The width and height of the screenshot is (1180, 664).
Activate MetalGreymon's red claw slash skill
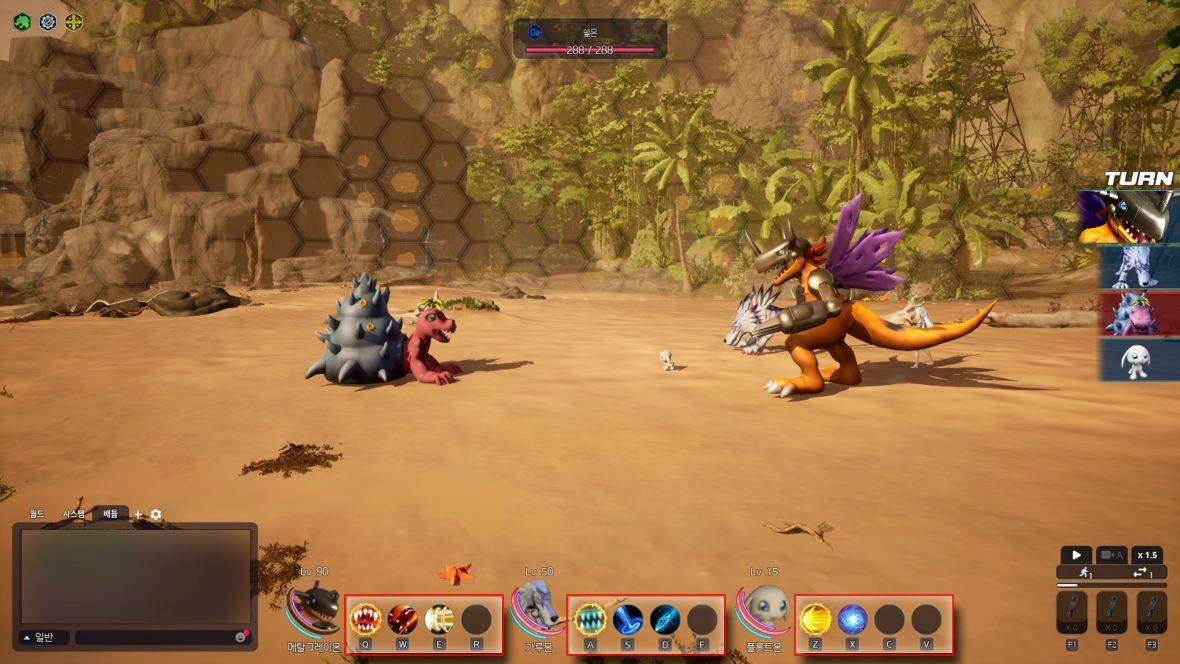402,619
